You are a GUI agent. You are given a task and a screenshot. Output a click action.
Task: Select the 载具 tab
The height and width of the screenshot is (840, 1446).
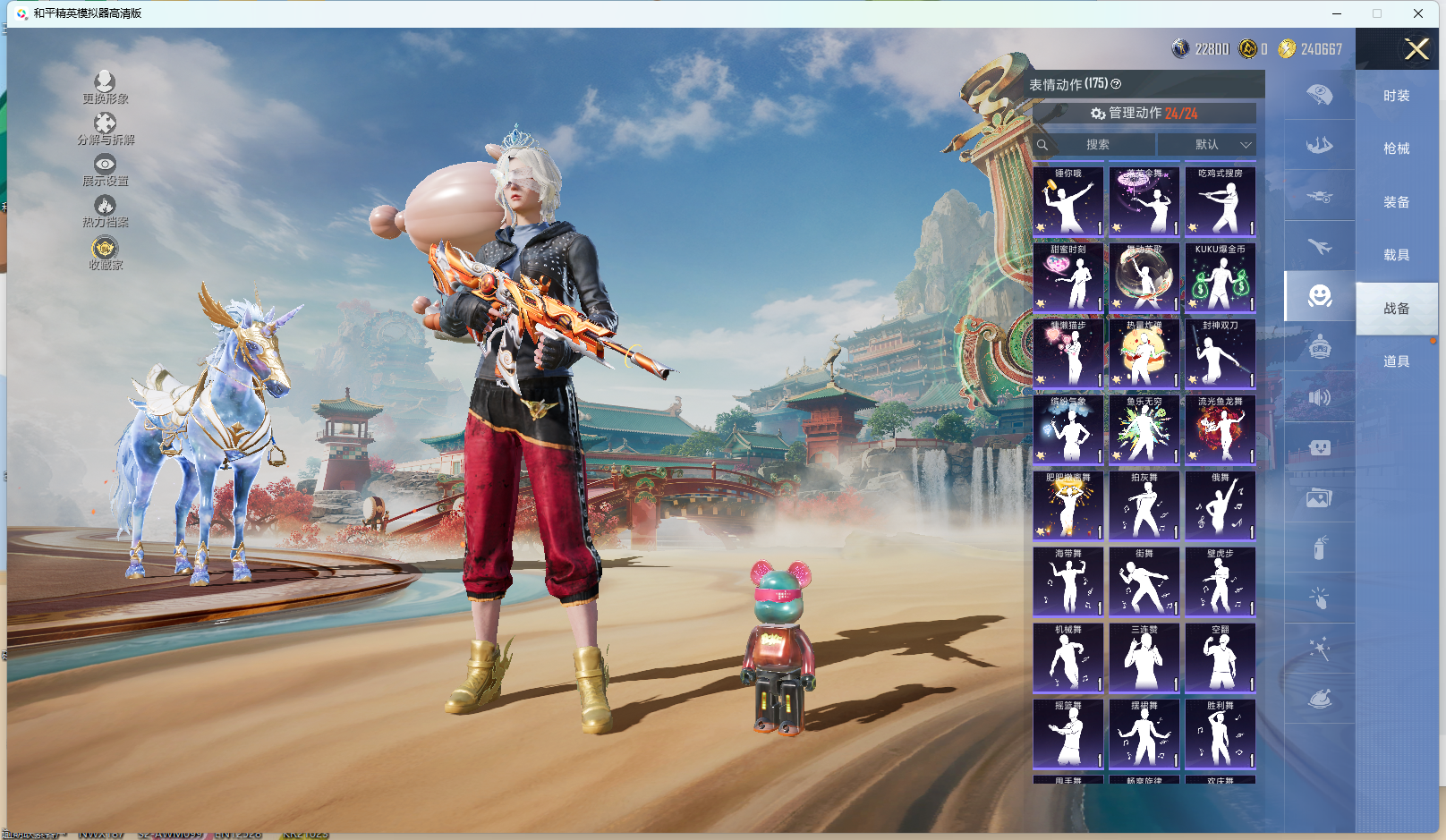[1396, 255]
